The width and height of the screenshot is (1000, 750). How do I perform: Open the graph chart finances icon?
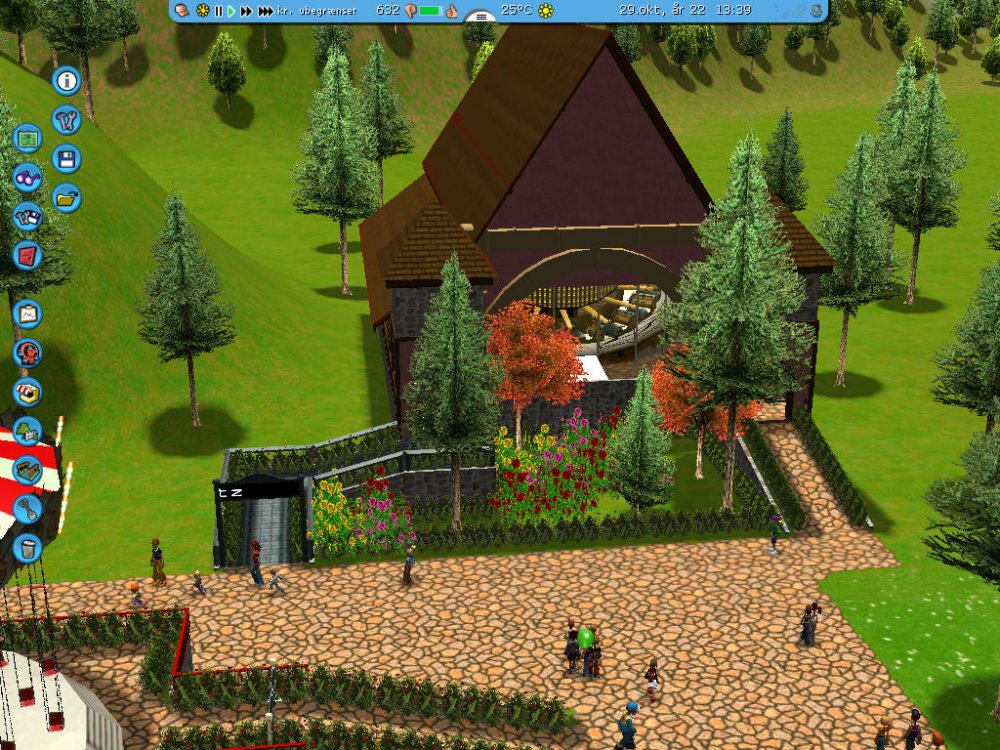[28, 314]
